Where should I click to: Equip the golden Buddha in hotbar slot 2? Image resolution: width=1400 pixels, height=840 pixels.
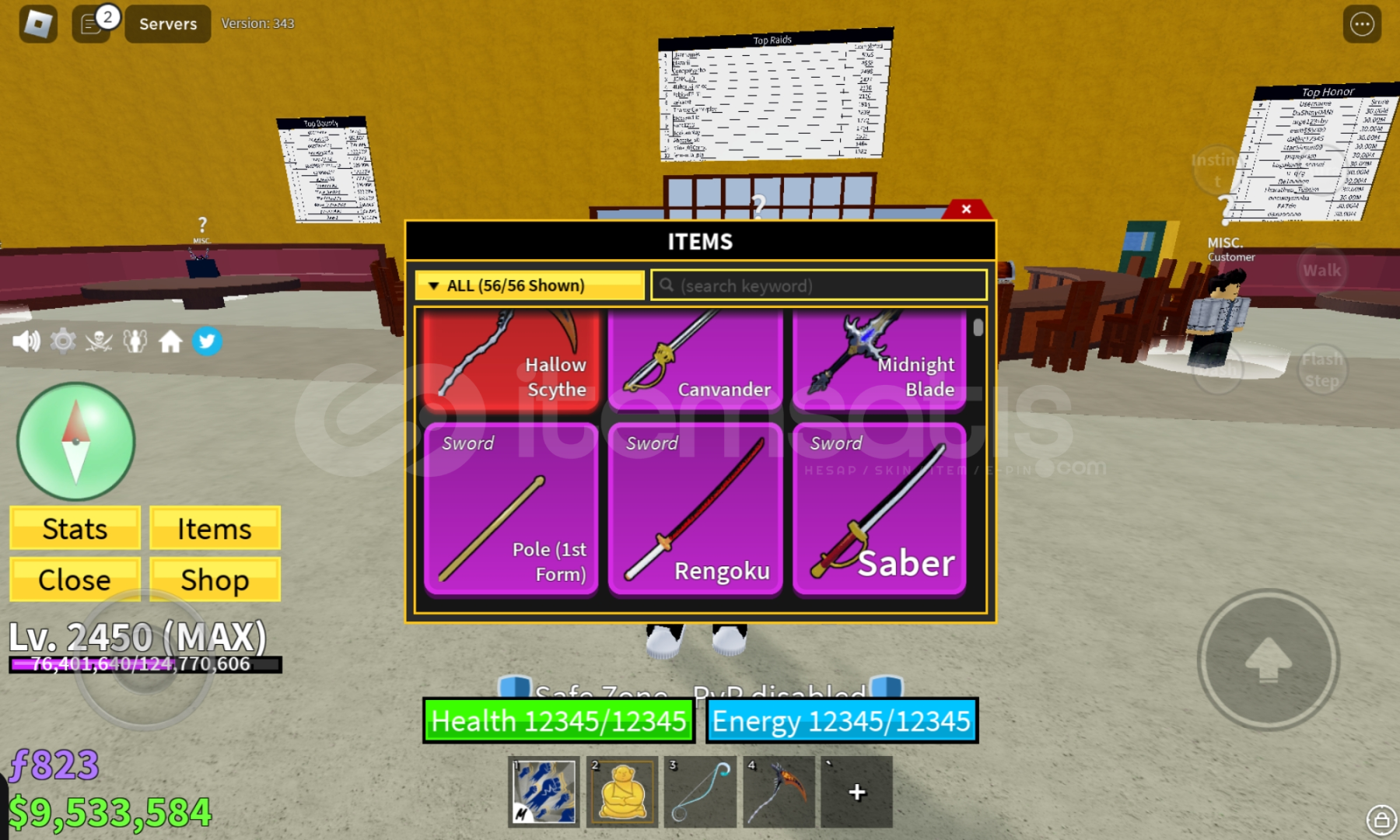pos(621,791)
